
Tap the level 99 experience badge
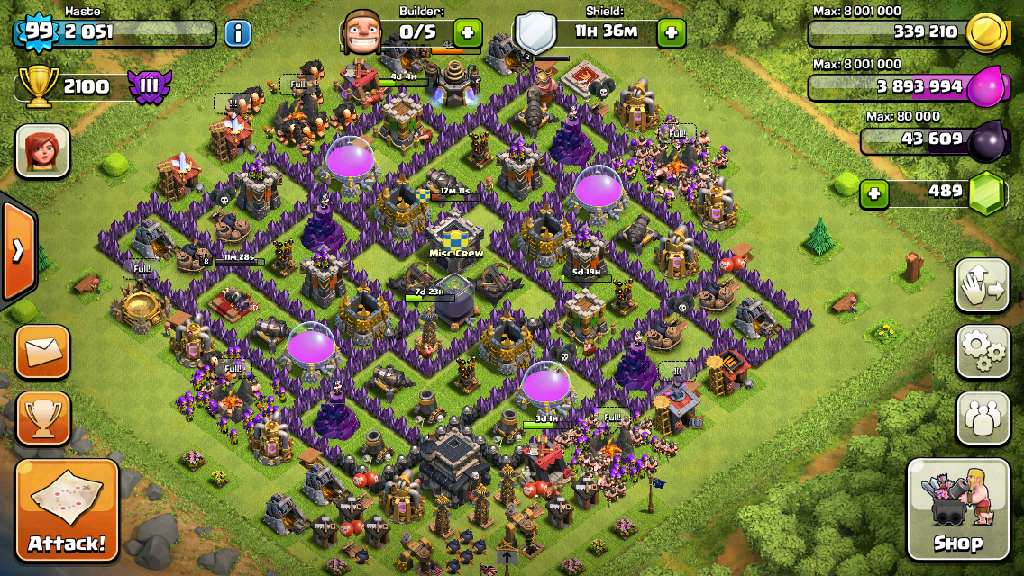38,31
